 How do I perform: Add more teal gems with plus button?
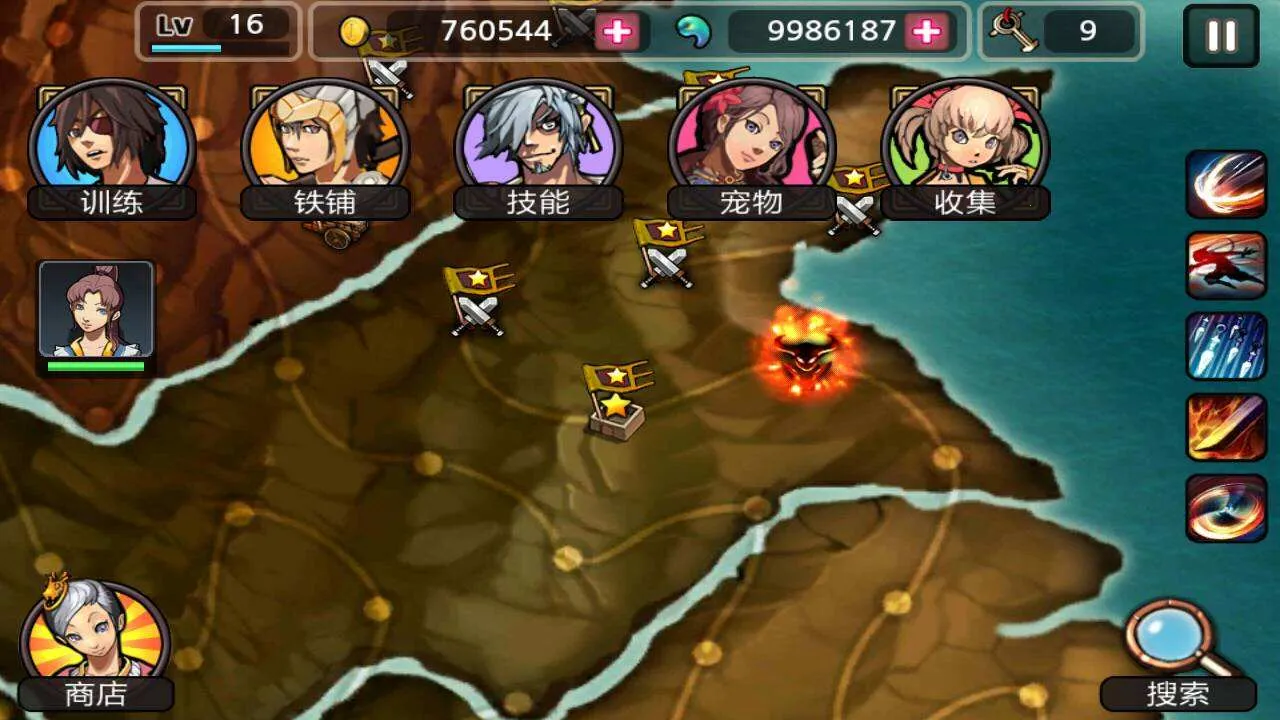[x=928, y=32]
